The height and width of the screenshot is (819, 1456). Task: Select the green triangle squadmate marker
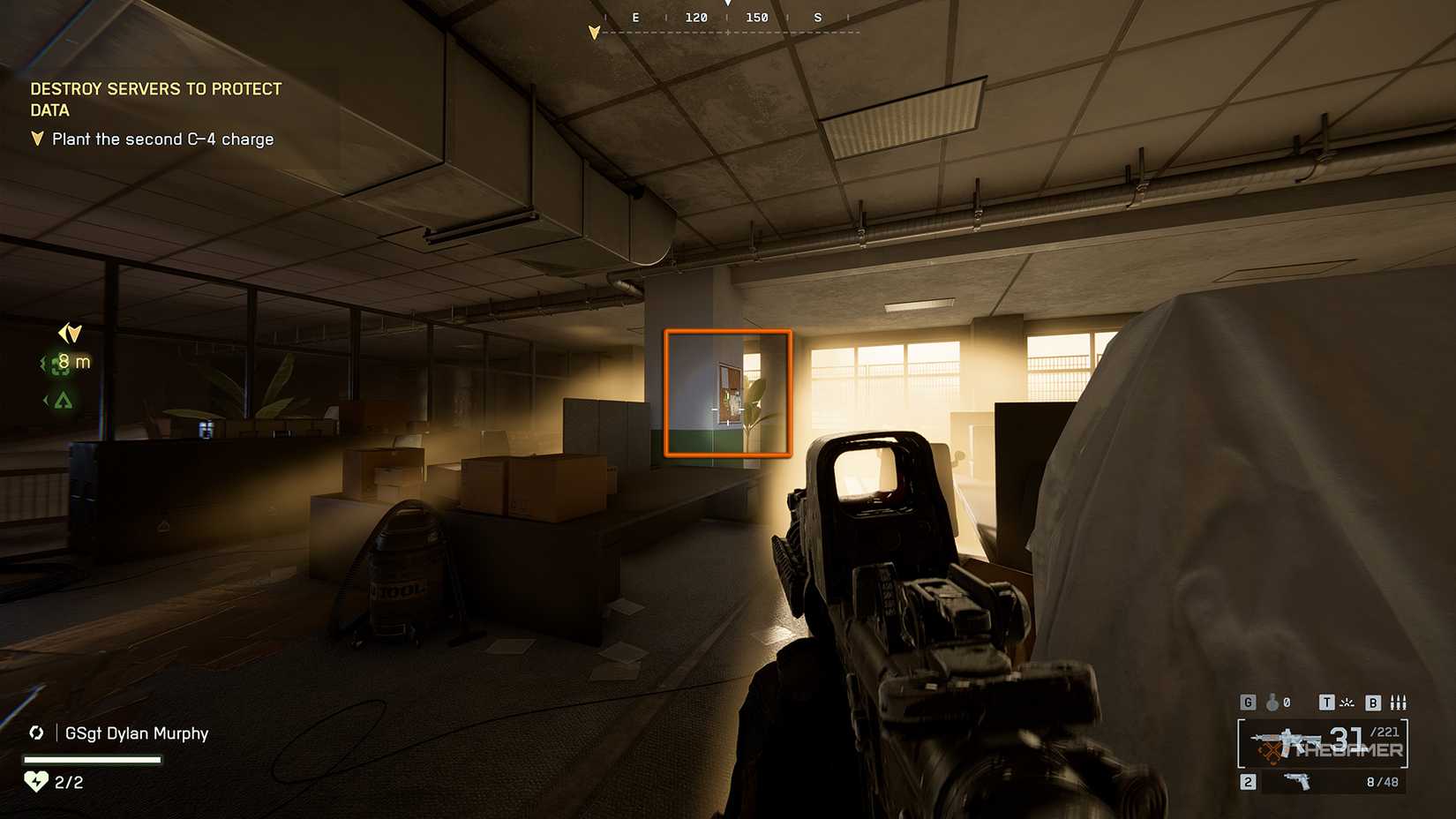coord(63,401)
